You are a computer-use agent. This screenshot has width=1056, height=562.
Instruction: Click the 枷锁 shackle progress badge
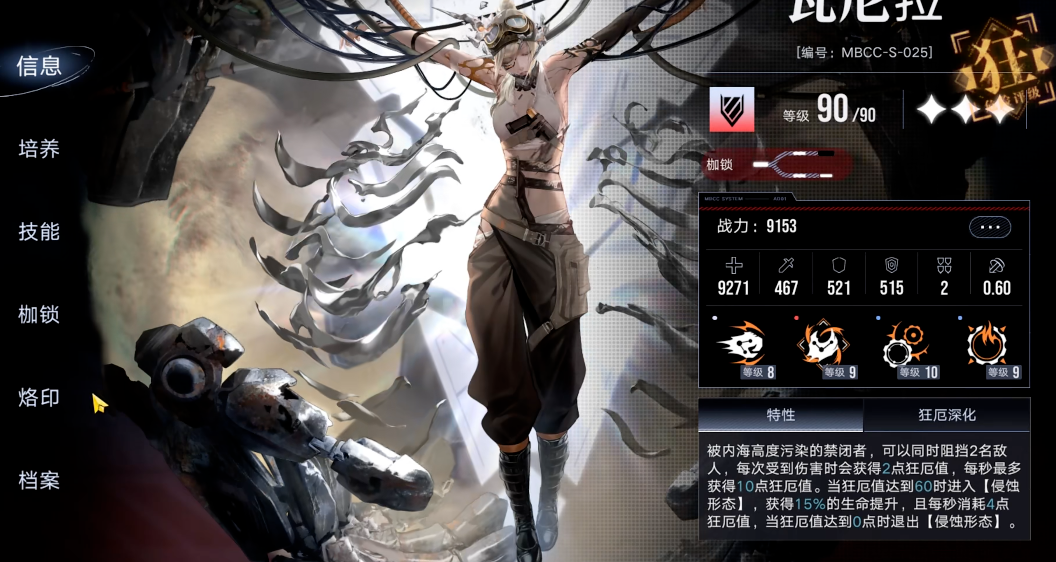pyautogui.click(x=778, y=164)
